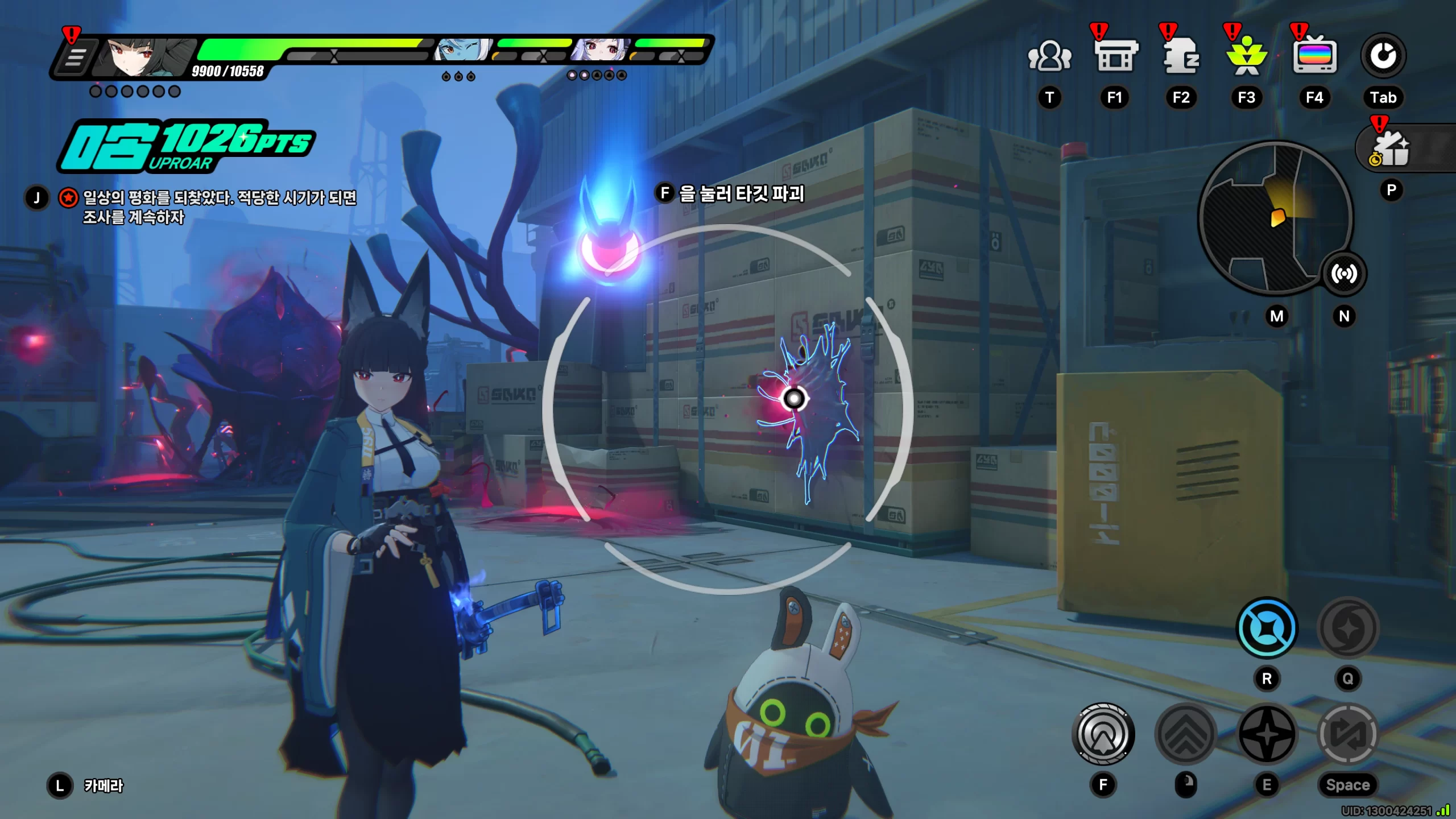Open the green star event icon
This screenshot has height=819, width=1456.
click(x=1247, y=57)
